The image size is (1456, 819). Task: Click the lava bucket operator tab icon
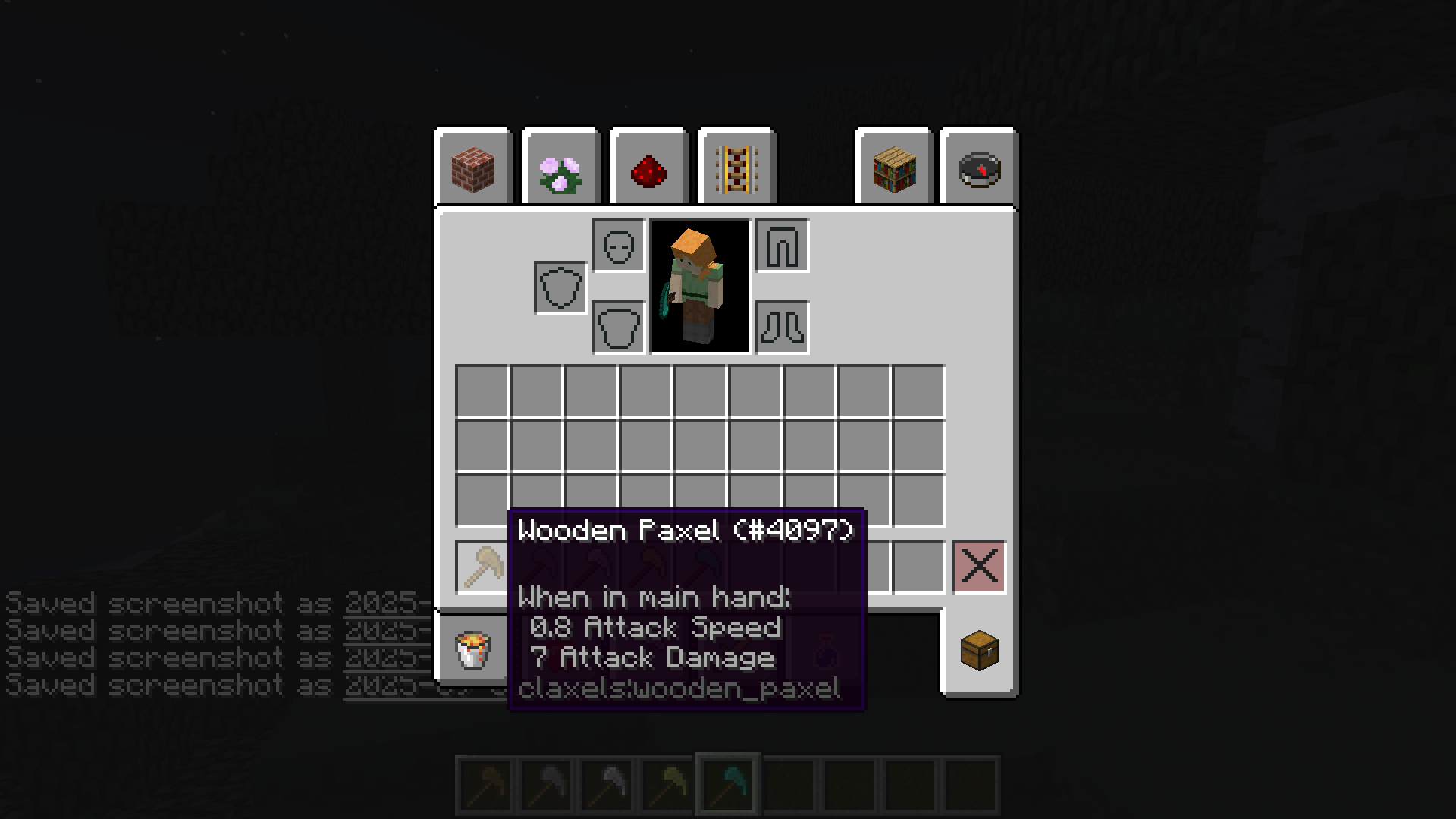(x=472, y=650)
